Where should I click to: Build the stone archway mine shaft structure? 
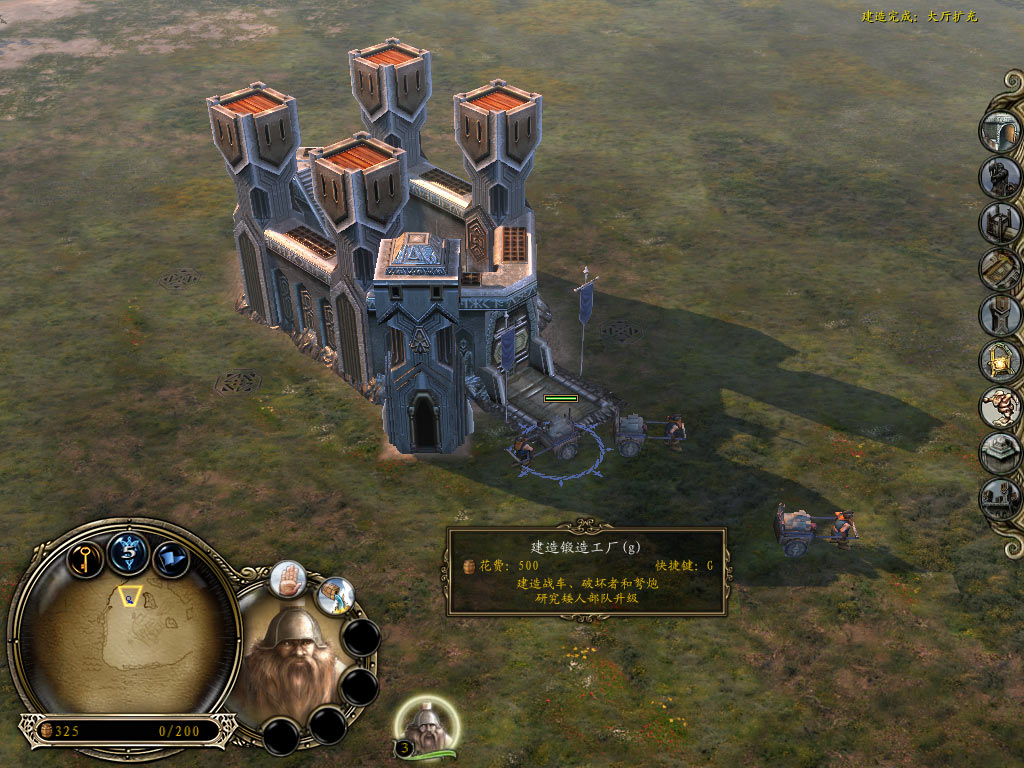tap(999, 131)
